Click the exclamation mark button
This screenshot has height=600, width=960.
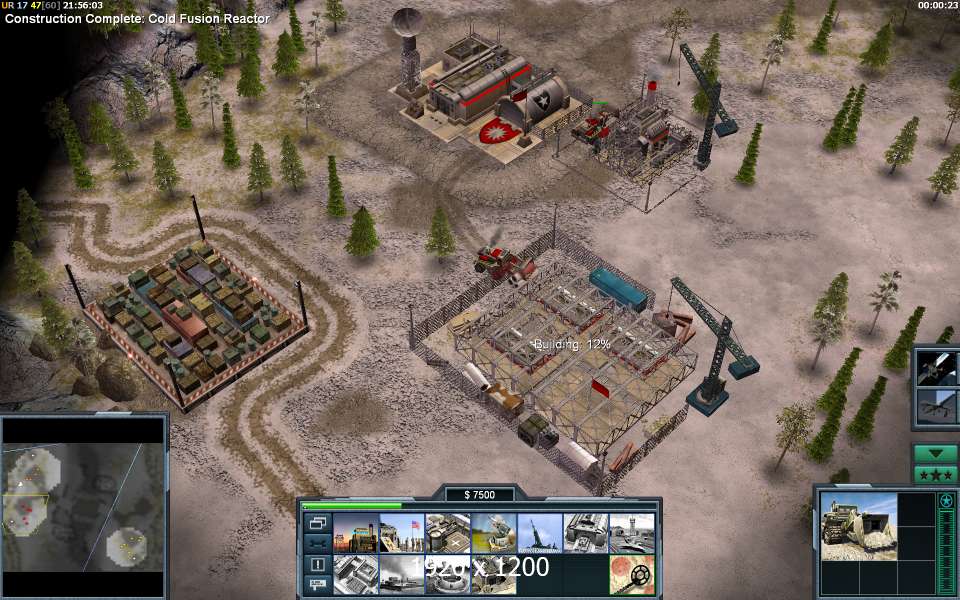(317, 564)
